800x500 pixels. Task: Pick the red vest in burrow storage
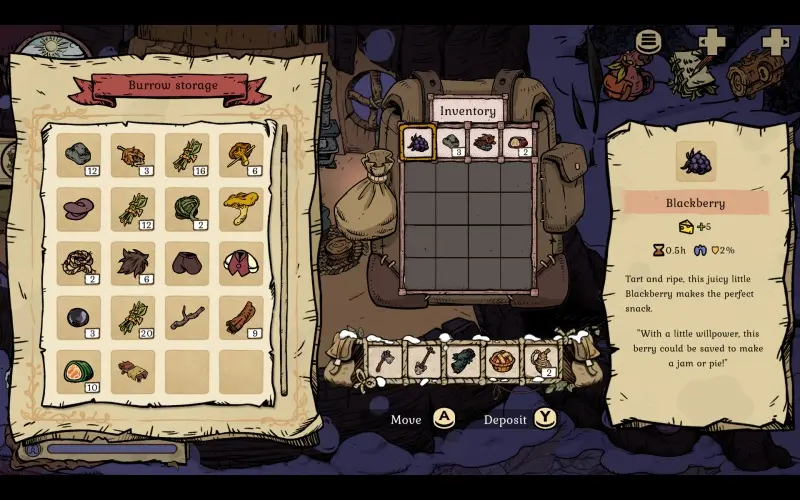click(x=241, y=263)
